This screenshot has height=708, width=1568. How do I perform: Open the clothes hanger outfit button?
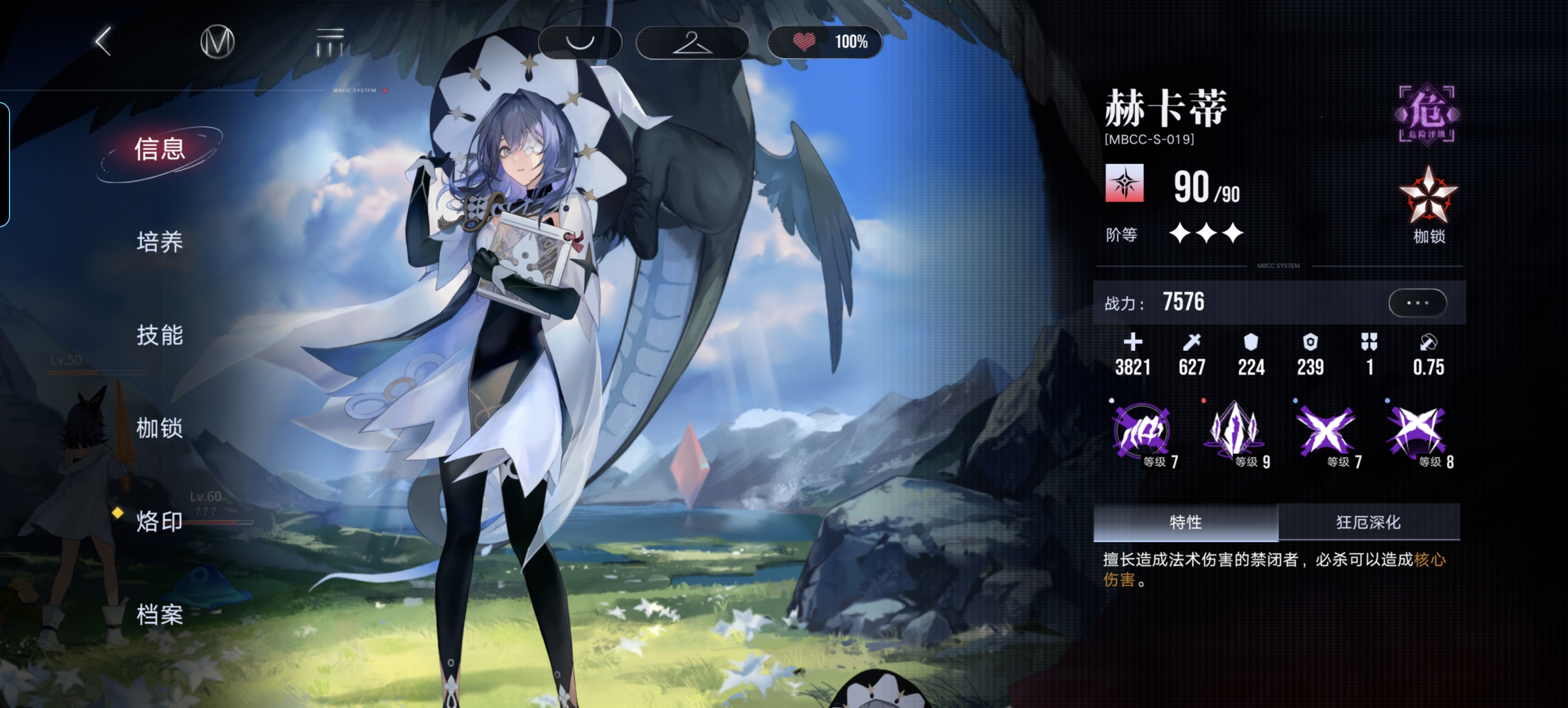pos(692,42)
